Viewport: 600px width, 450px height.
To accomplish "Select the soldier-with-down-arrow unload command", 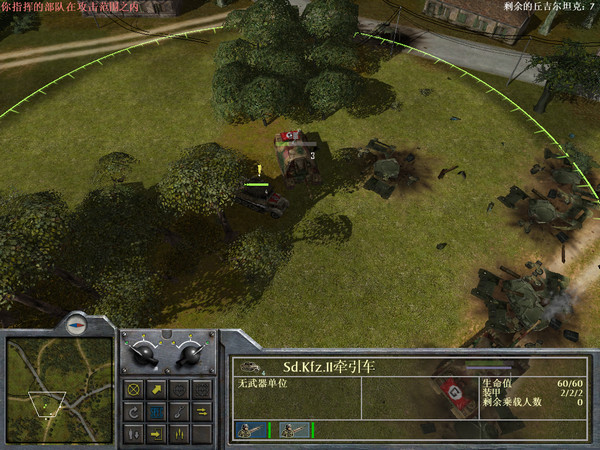I will tap(133, 433).
